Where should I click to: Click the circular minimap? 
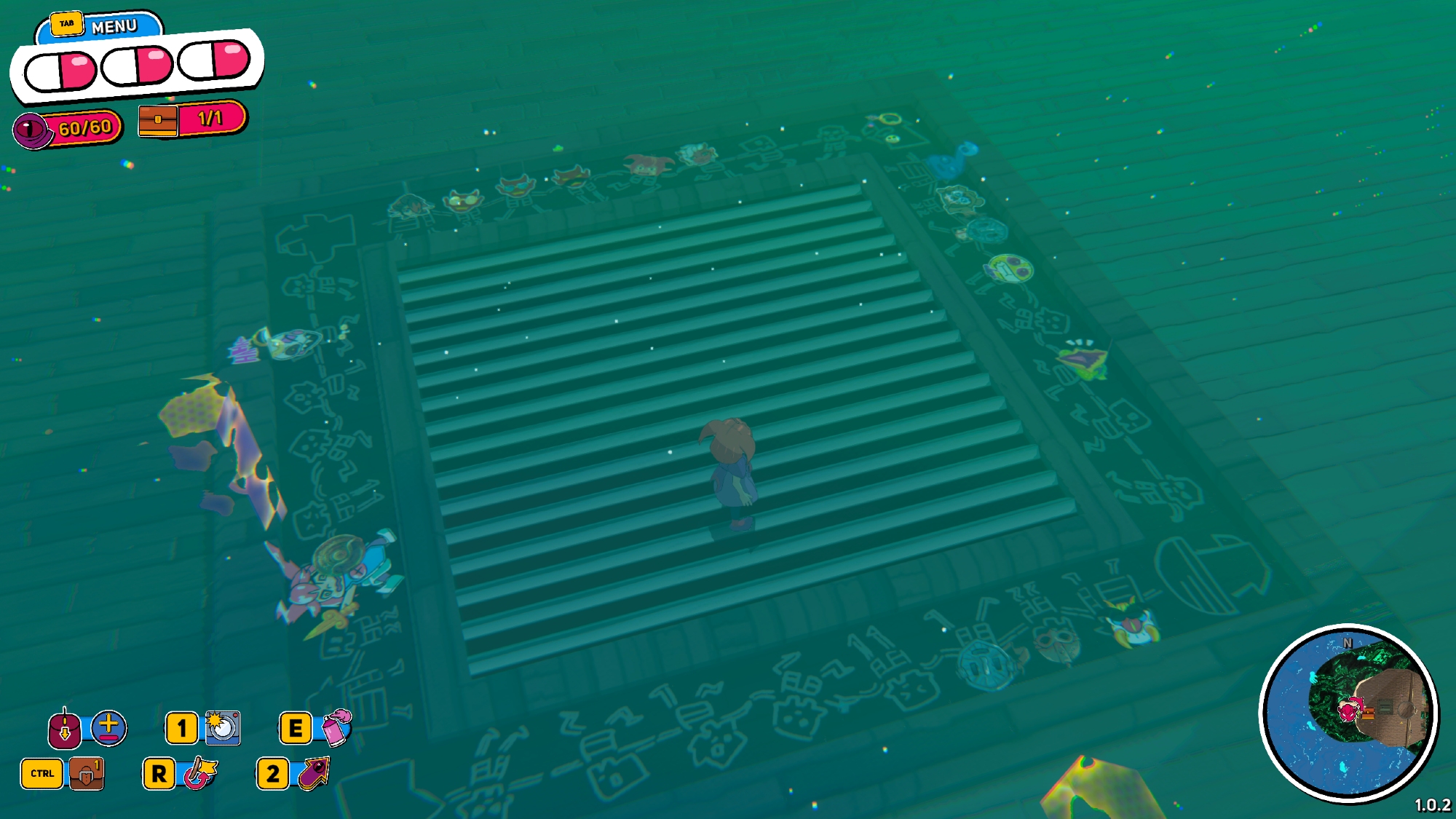(x=1348, y=713)
